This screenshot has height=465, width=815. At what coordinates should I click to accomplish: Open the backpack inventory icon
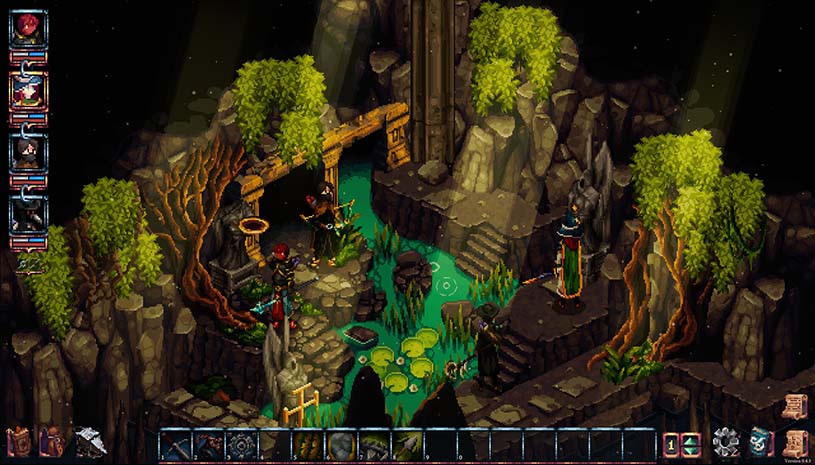[x=52, y=441]
